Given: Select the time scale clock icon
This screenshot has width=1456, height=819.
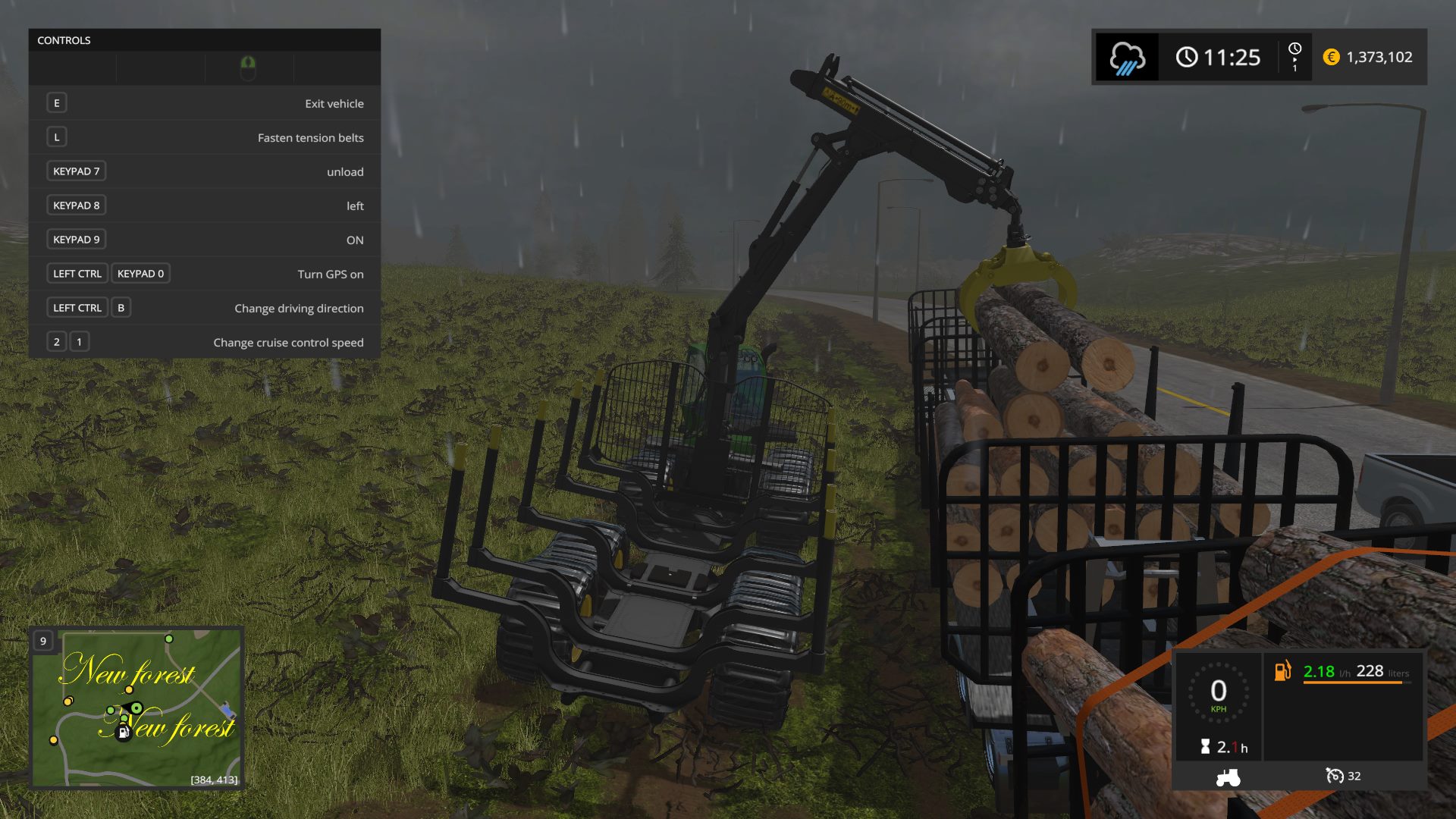Looking at the screenshot, I should (1294, 49).
